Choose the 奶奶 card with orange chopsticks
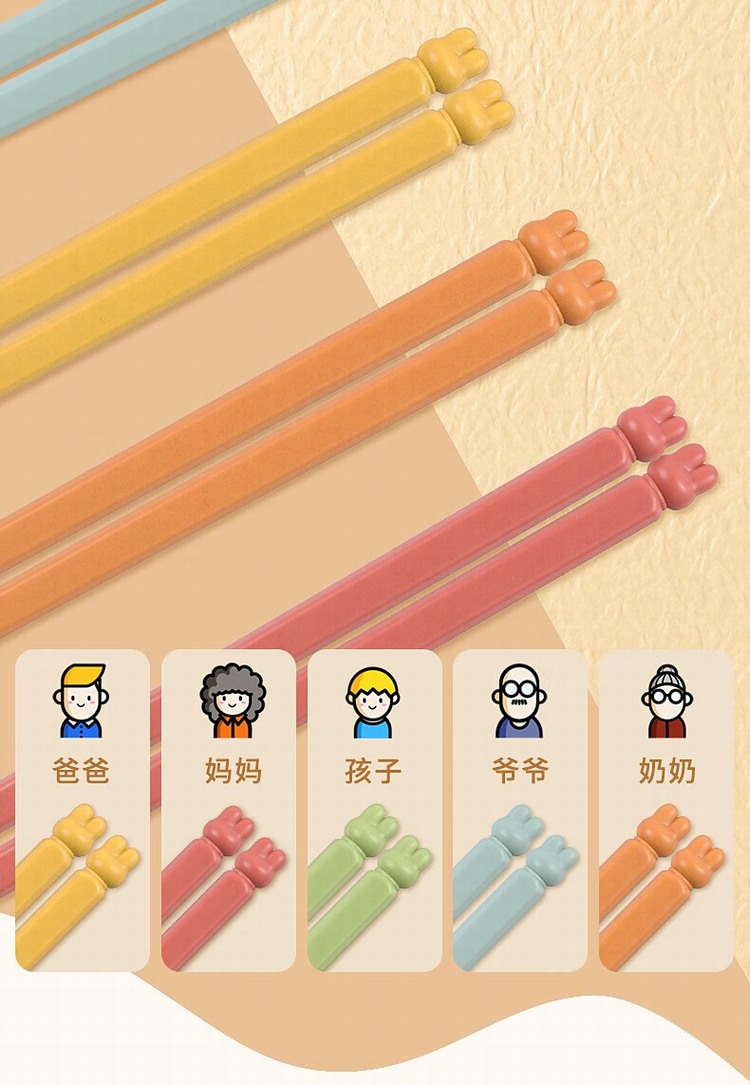The width and height of the screenshot is (750, 1085). pyautogui.click(x=666, y=810)
